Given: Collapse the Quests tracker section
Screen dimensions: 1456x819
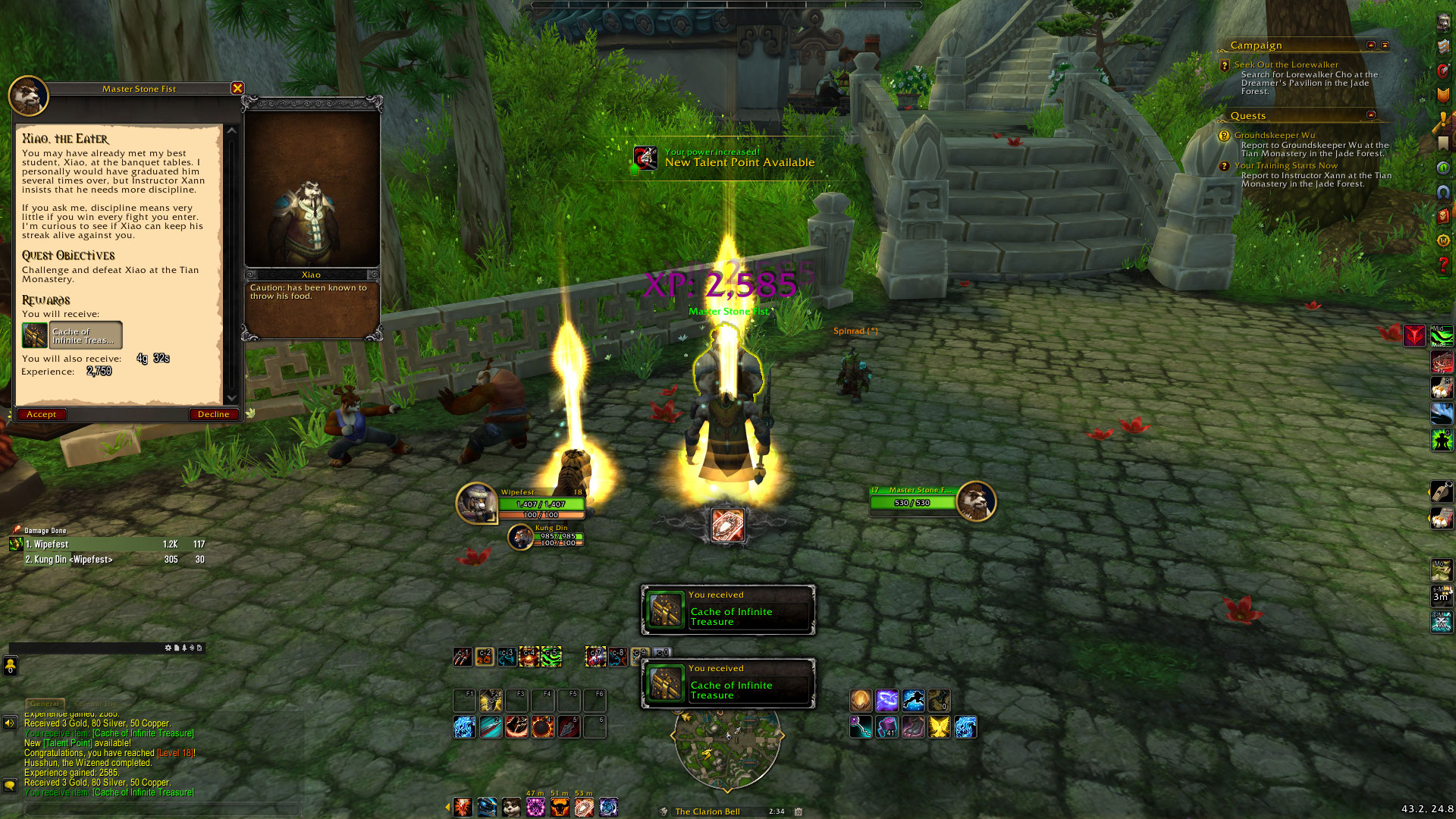Looking at the screenshot, I should (1371, 115).
